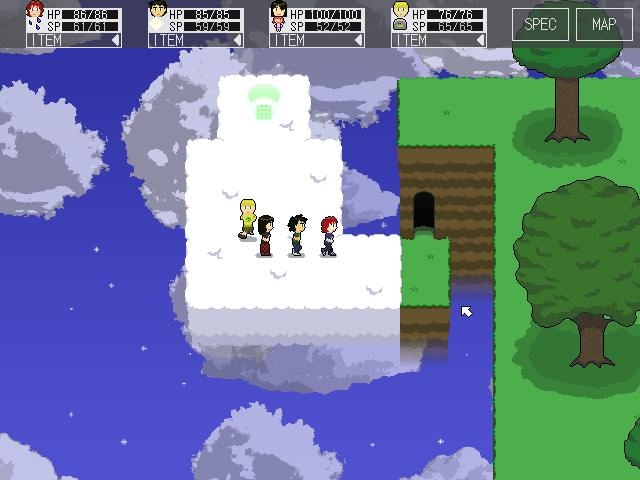The image size is (640, 480).
Task: Select the red-haired hero's portrait
Action: click(36, 16)
